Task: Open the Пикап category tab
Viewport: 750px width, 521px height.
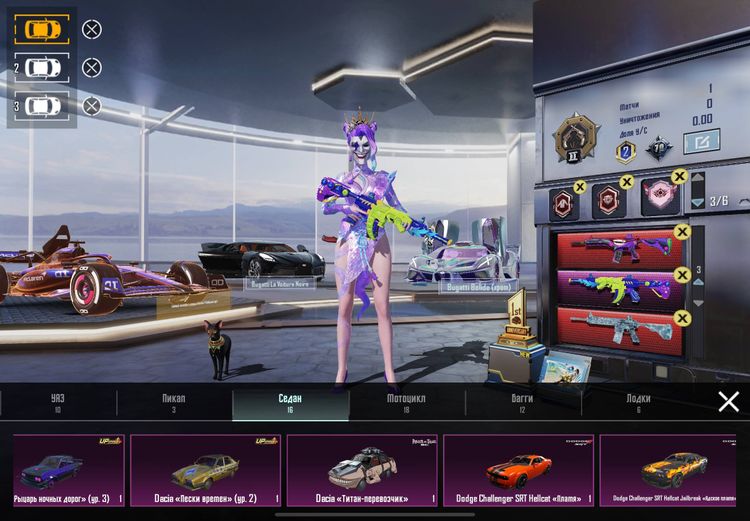Action: tap(173, 403)
